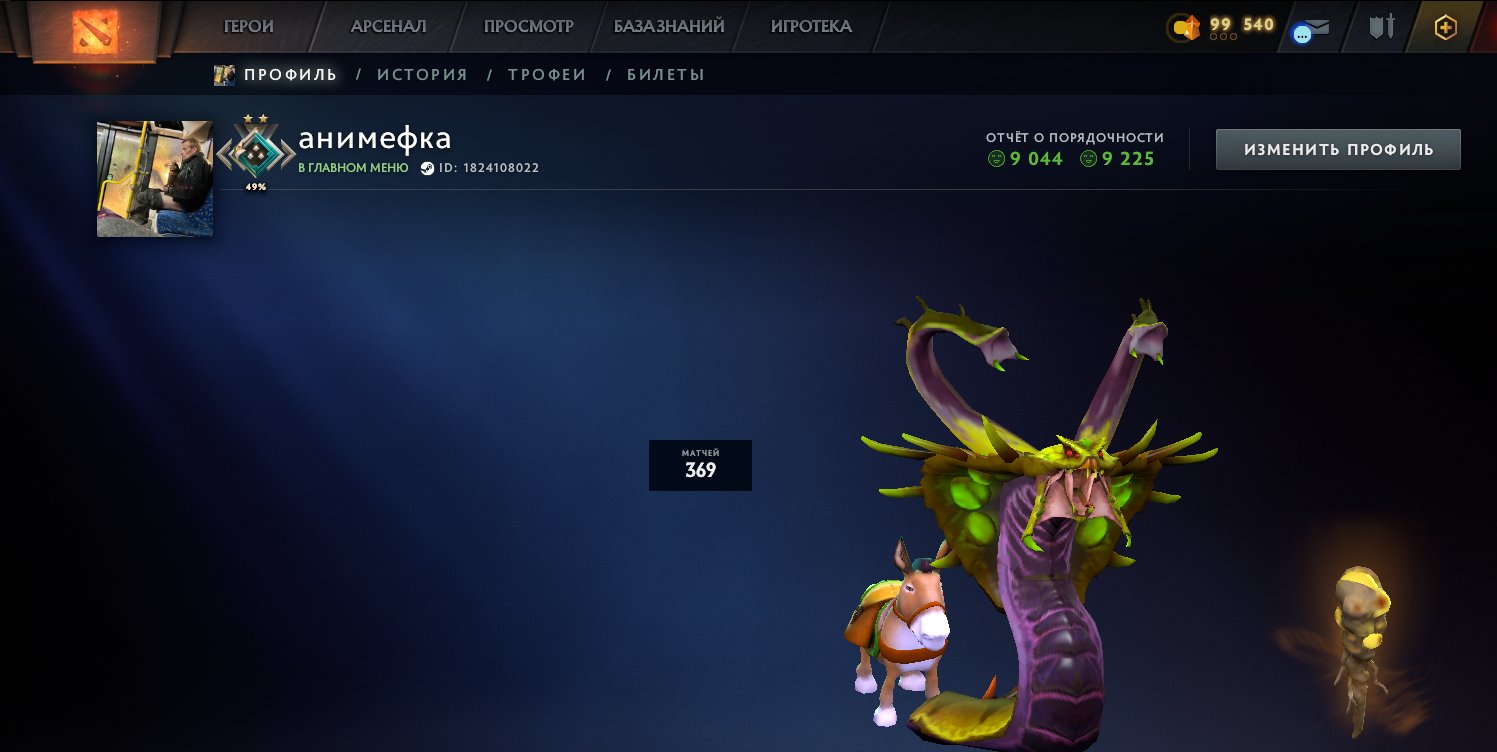Open the ГЕРОИ tab
The width and height of the screenshot is (1497, 752).
(x=247, y=26)
